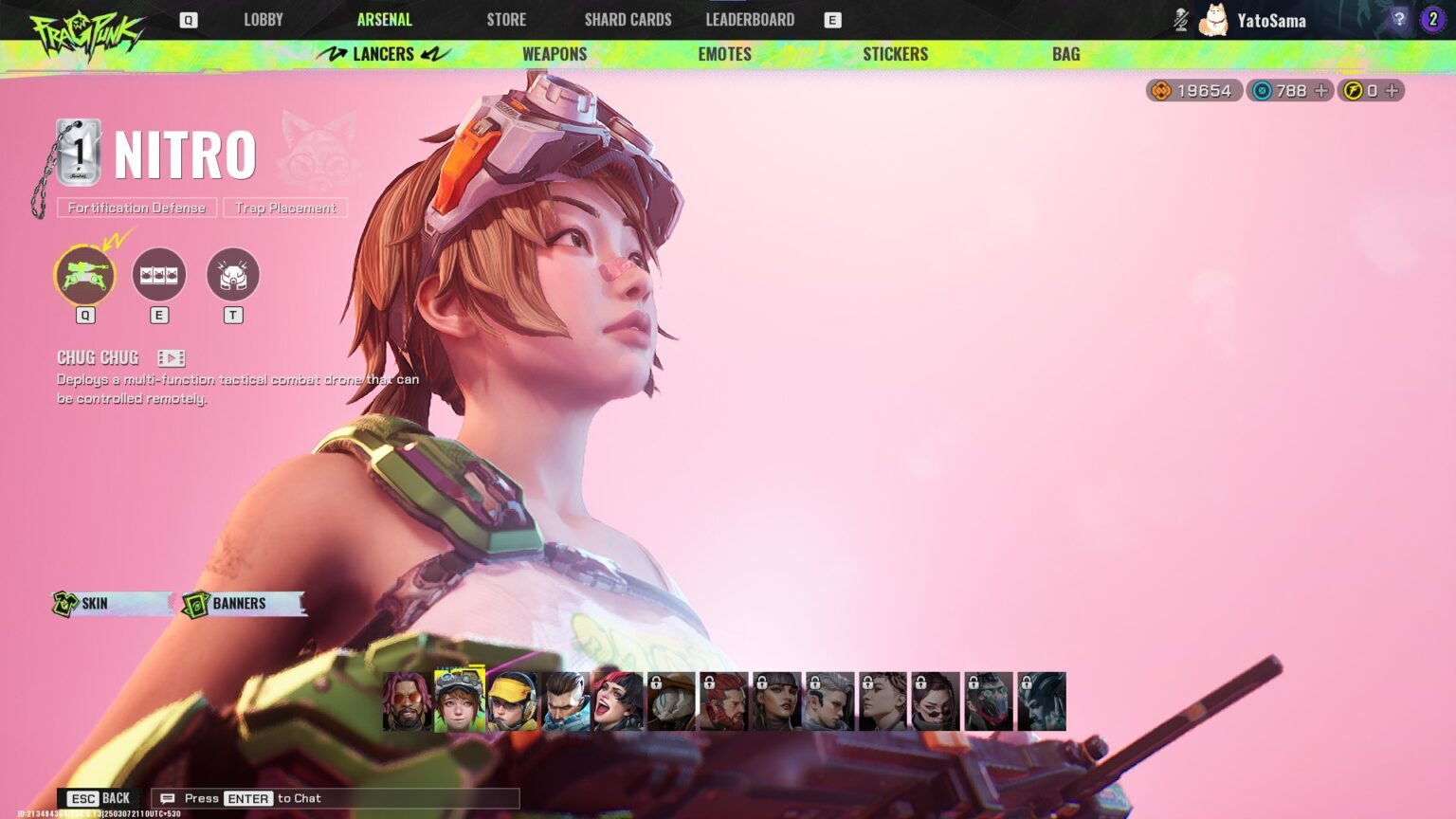
Task: Switch to the Emotes tab
Action: point(724,54)
